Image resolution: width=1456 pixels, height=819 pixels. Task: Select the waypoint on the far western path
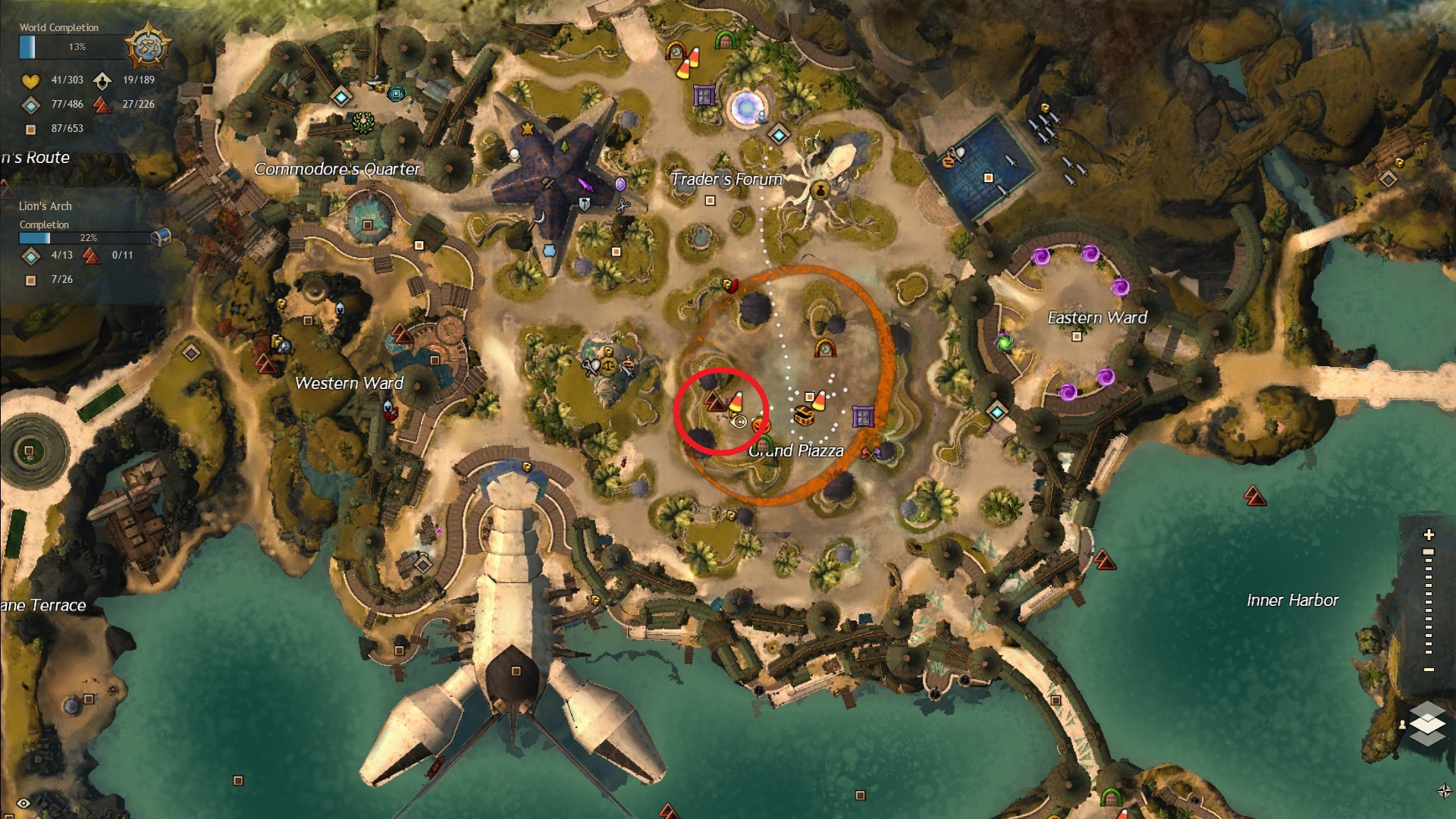click(191, 353)
